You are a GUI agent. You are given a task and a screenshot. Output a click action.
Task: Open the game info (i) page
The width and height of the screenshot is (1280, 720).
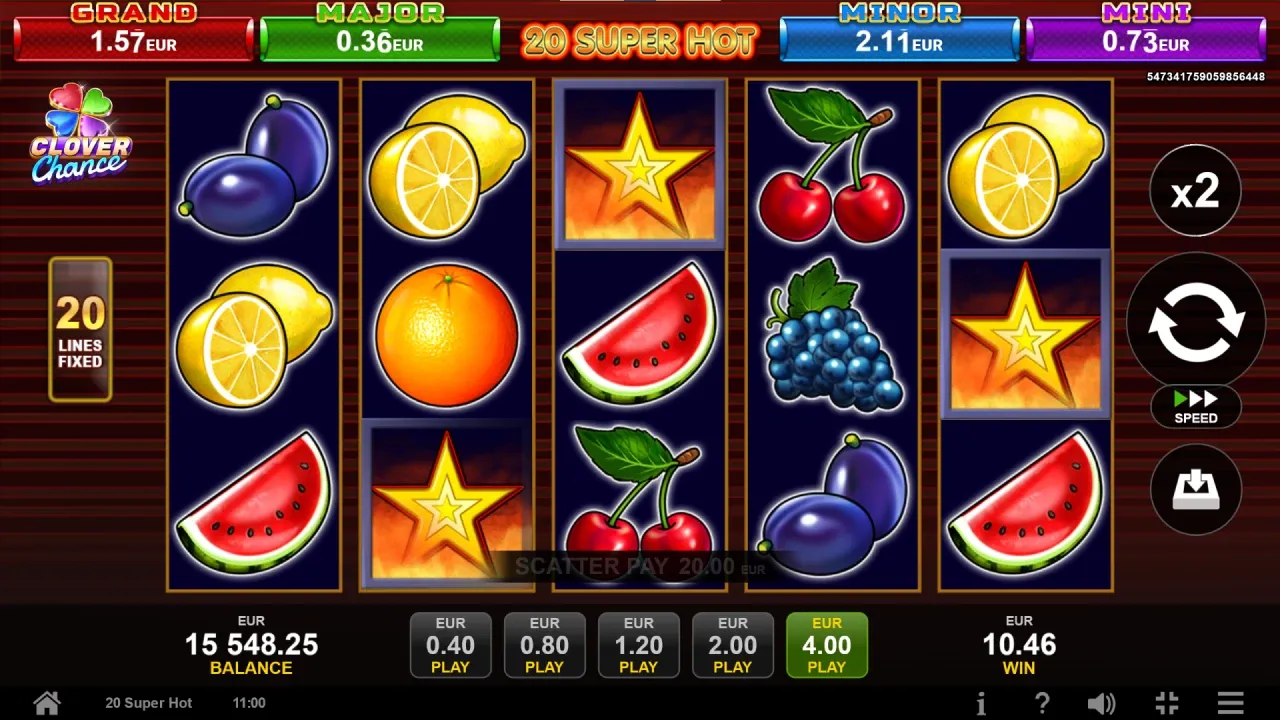(981, 703)
